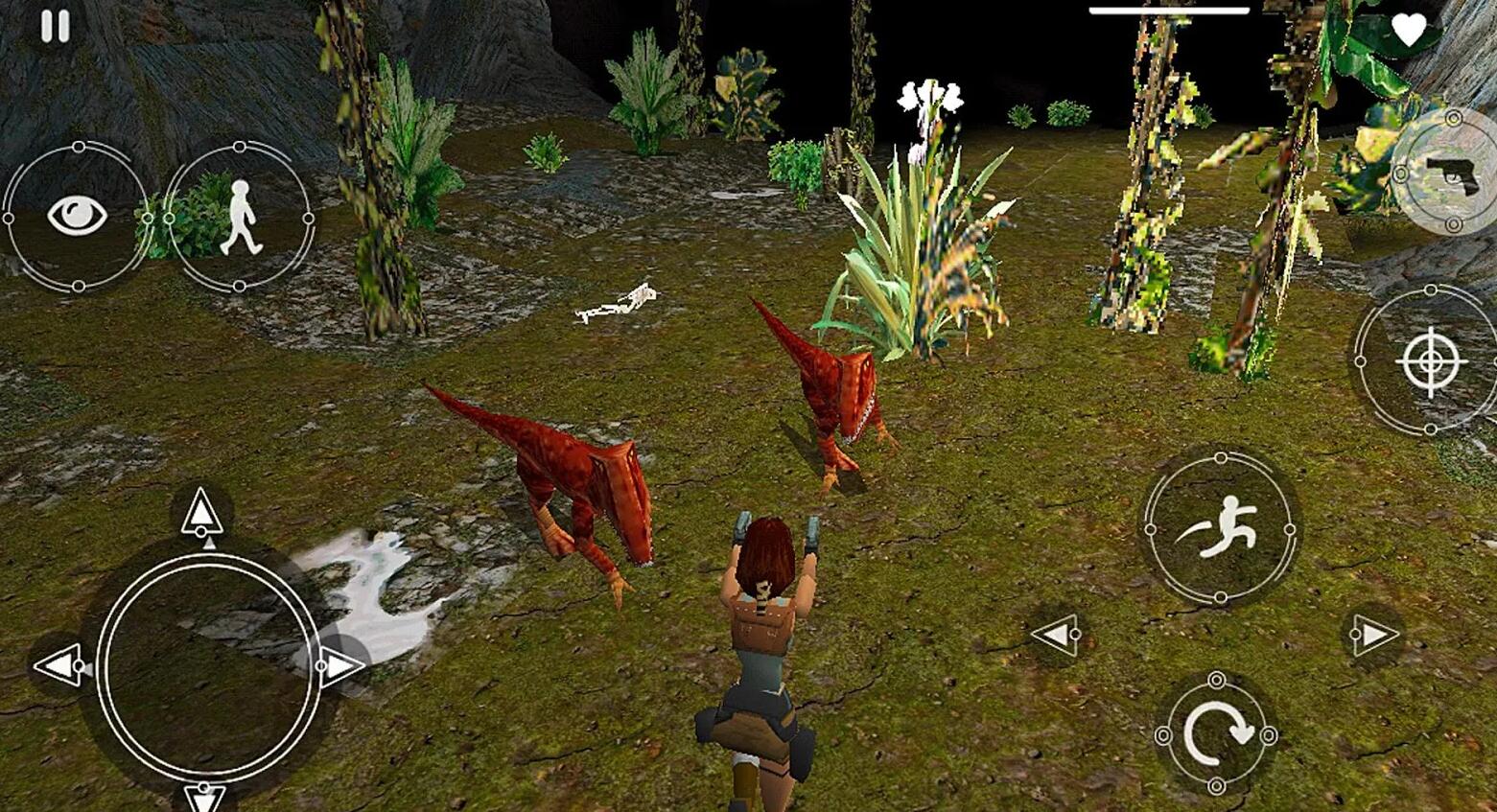The width and height of the screenshot is (1497, 812).
Task: Tap the center of the movement joystick ring
Action: 208,665
